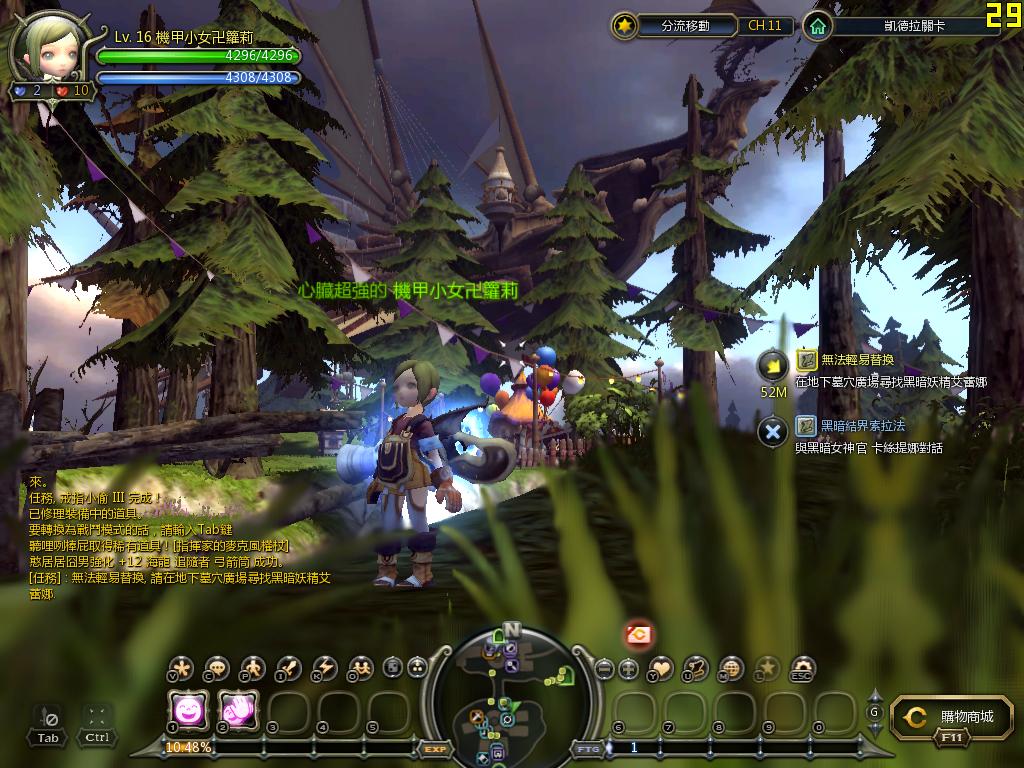Click the red glowing notification icon
This screenshot has height=768, width=1024.
[639, 633]
